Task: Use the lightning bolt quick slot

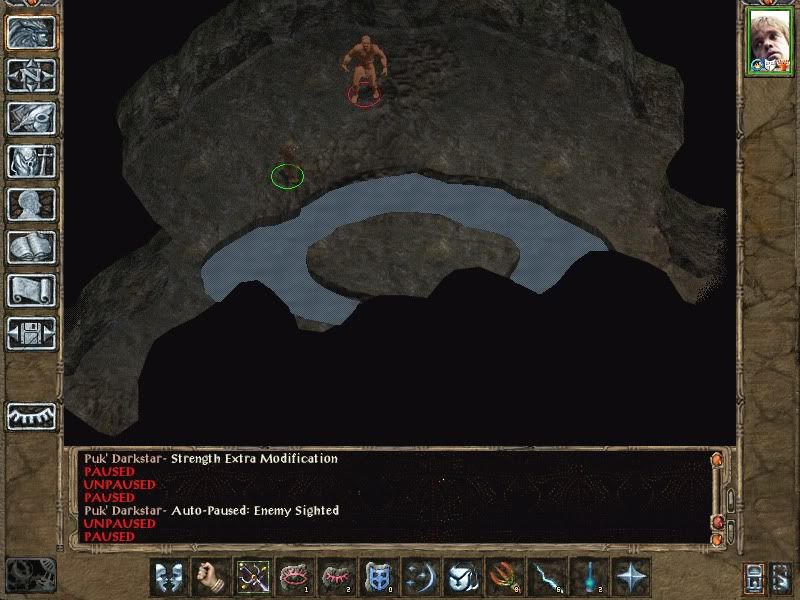Action: tap(546, 577)
